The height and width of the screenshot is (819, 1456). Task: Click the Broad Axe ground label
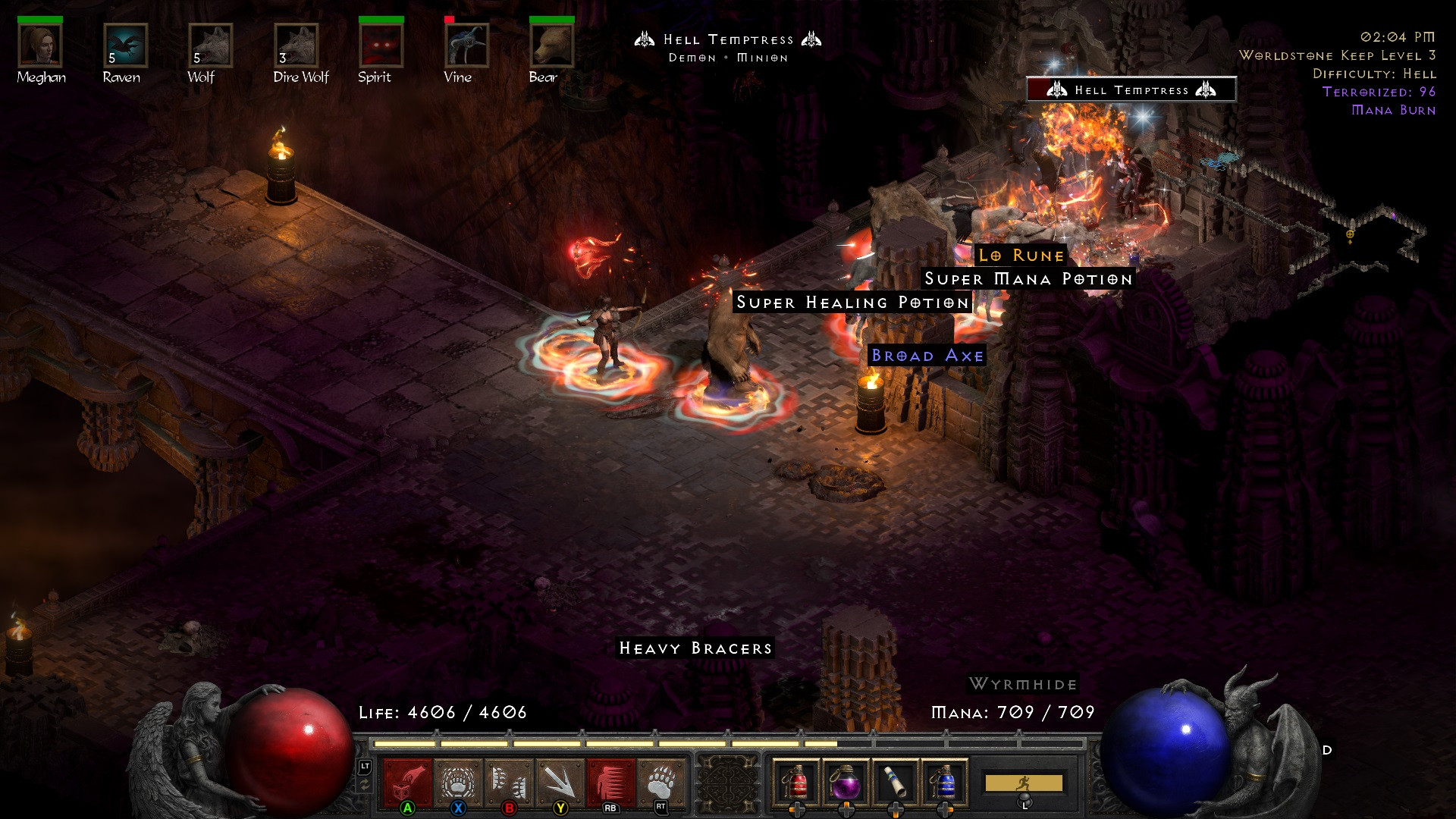pos(926,354)
